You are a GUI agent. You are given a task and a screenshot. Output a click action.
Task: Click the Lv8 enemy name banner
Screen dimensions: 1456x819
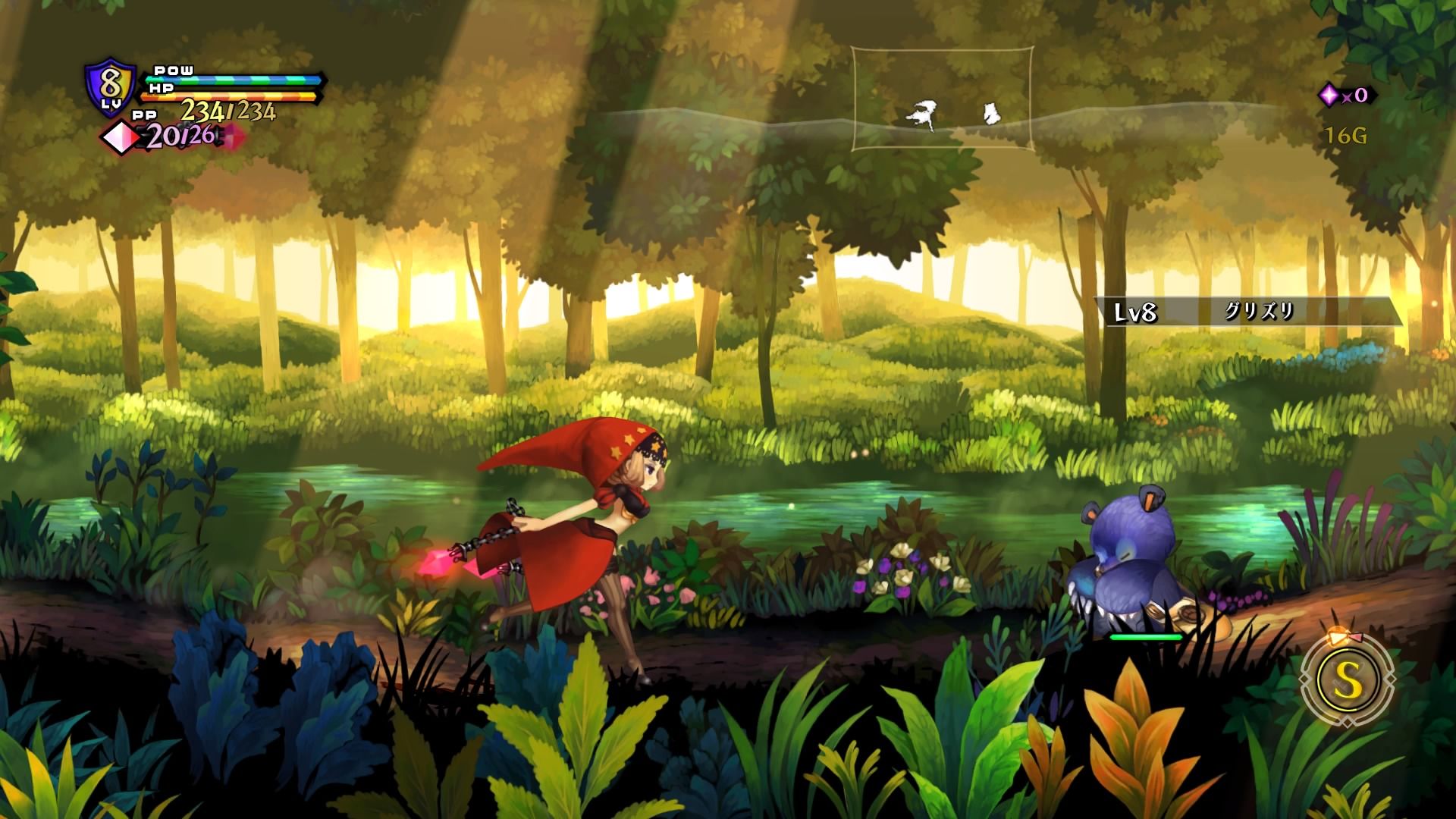[x=1247, y=312]
